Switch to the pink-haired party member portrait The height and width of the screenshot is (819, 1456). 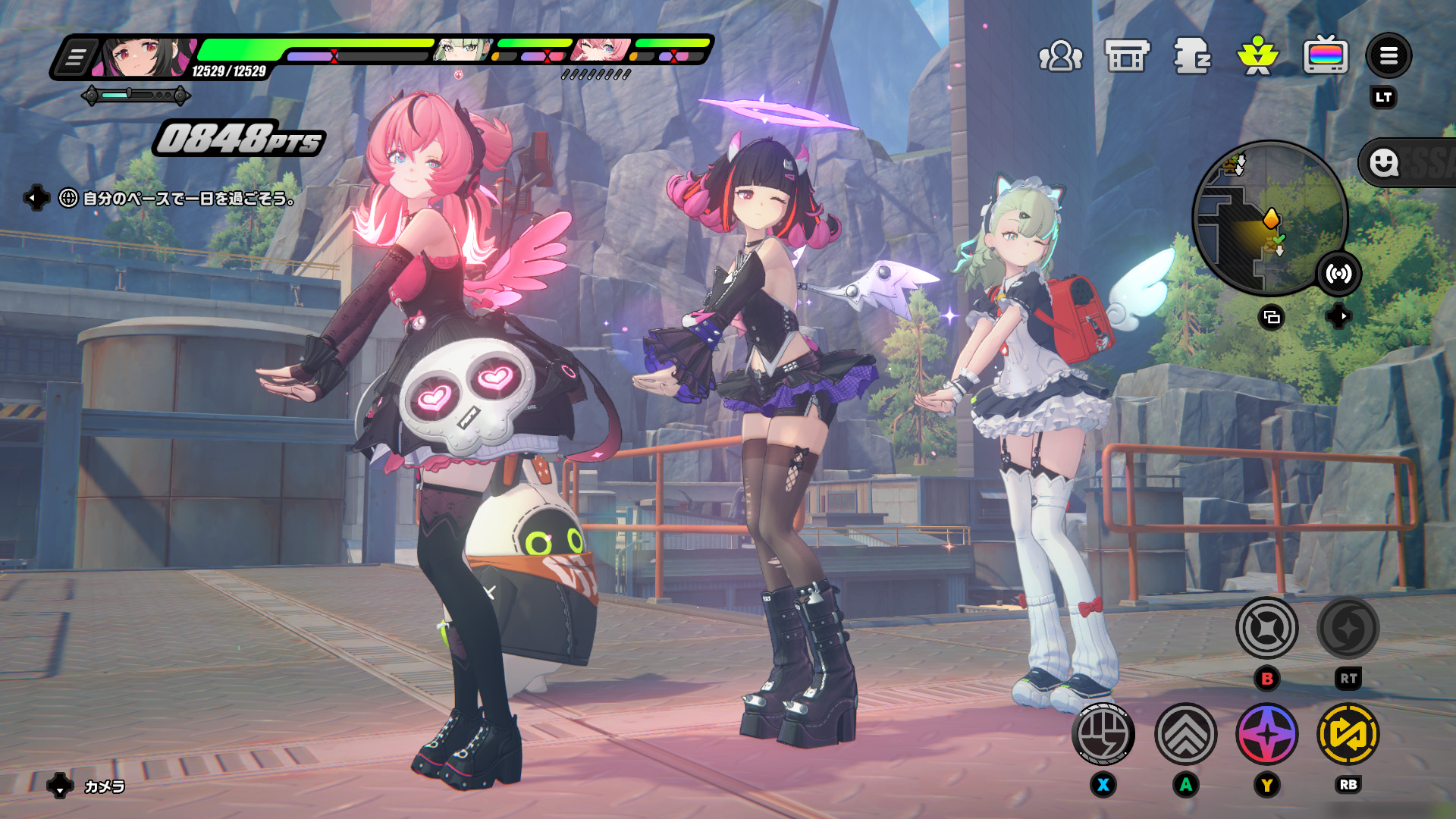[x=601, y=50]
